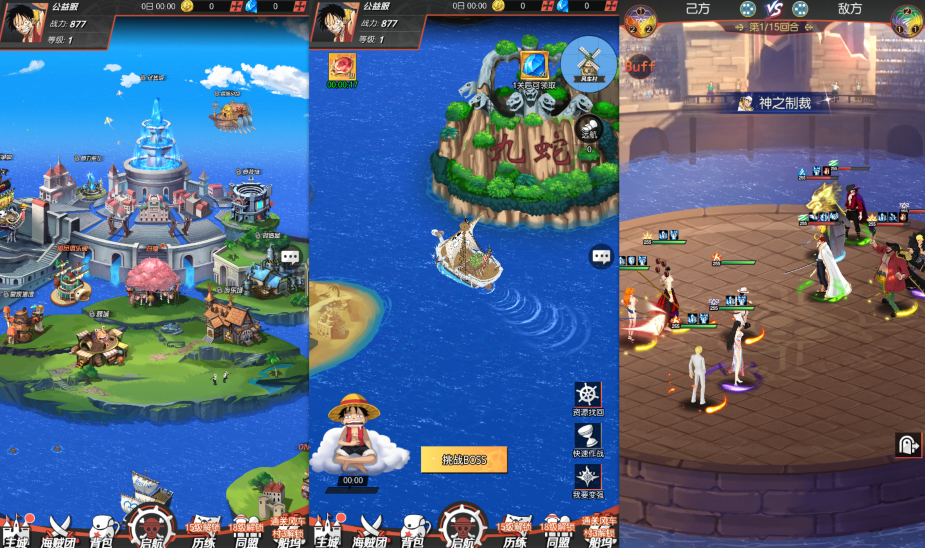Open the red gem timed reward
Viewport: 925px width, 548px height.
pos(342,67)
